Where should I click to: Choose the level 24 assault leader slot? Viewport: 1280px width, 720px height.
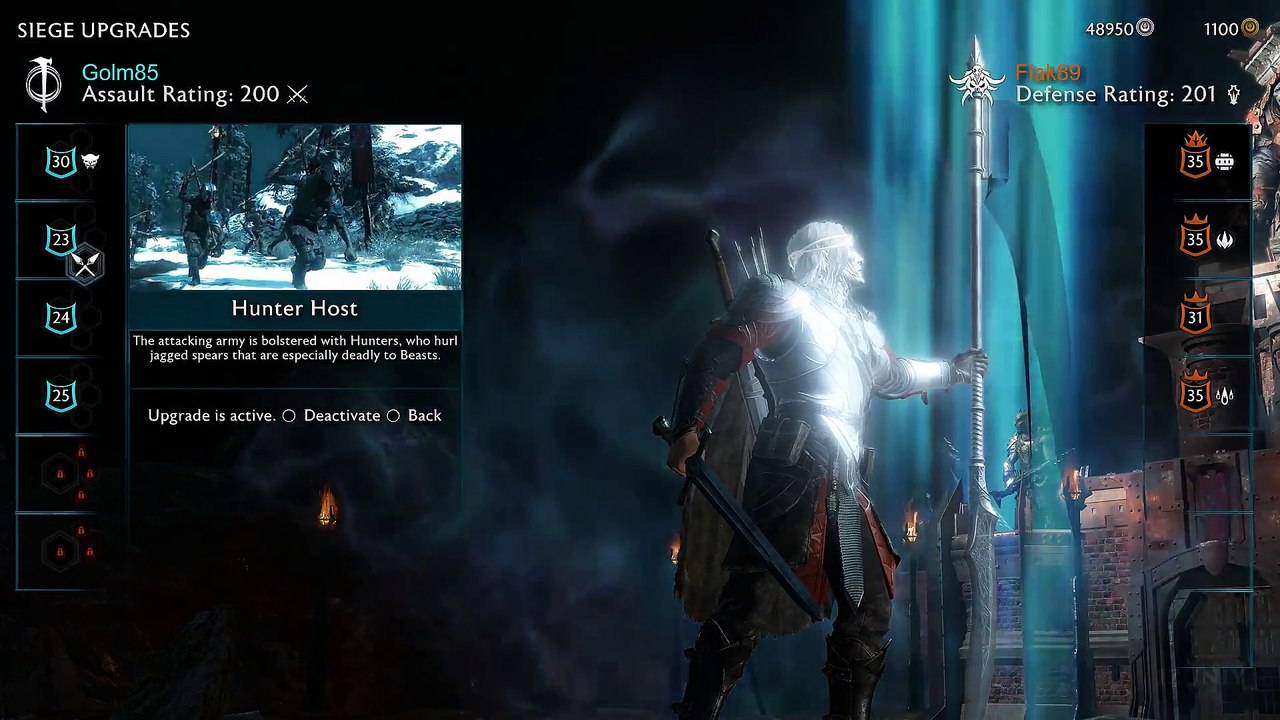[61, 318]
